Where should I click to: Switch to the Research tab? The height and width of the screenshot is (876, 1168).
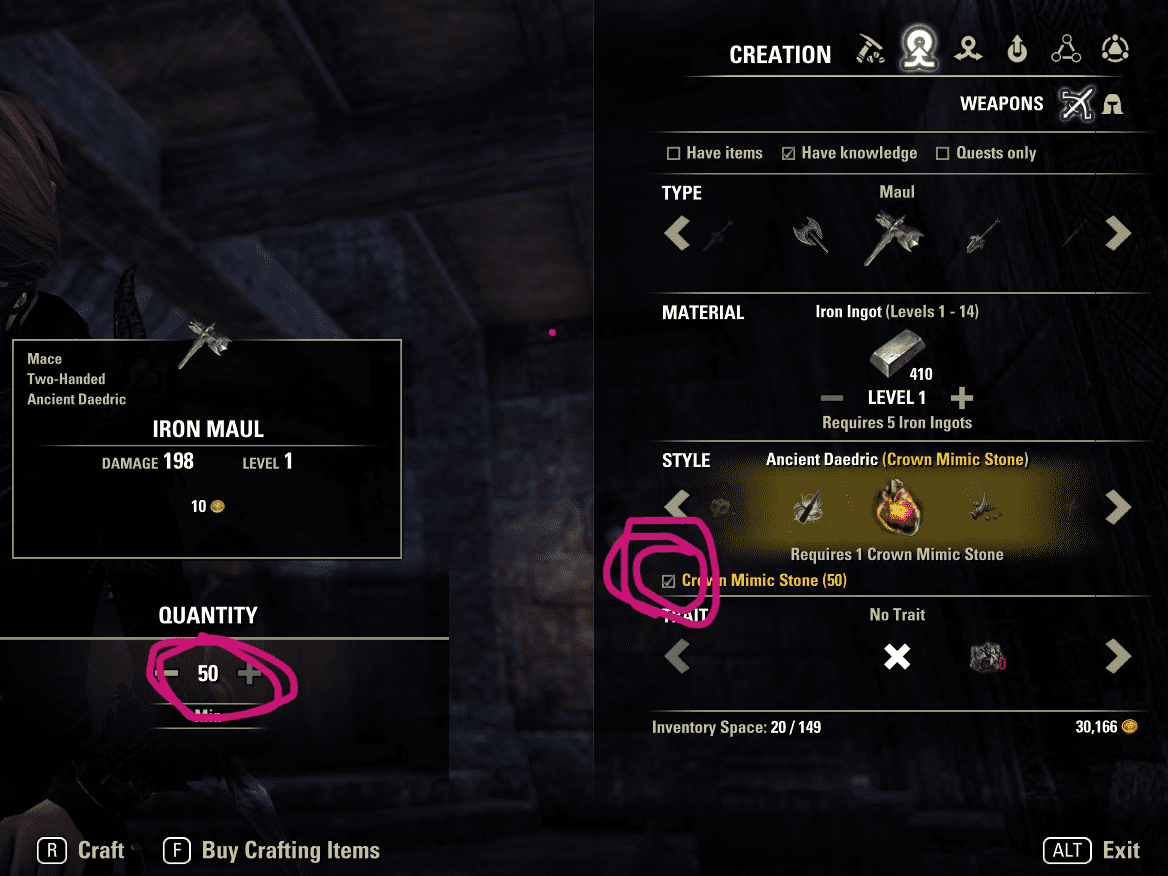coord(1066,49)
